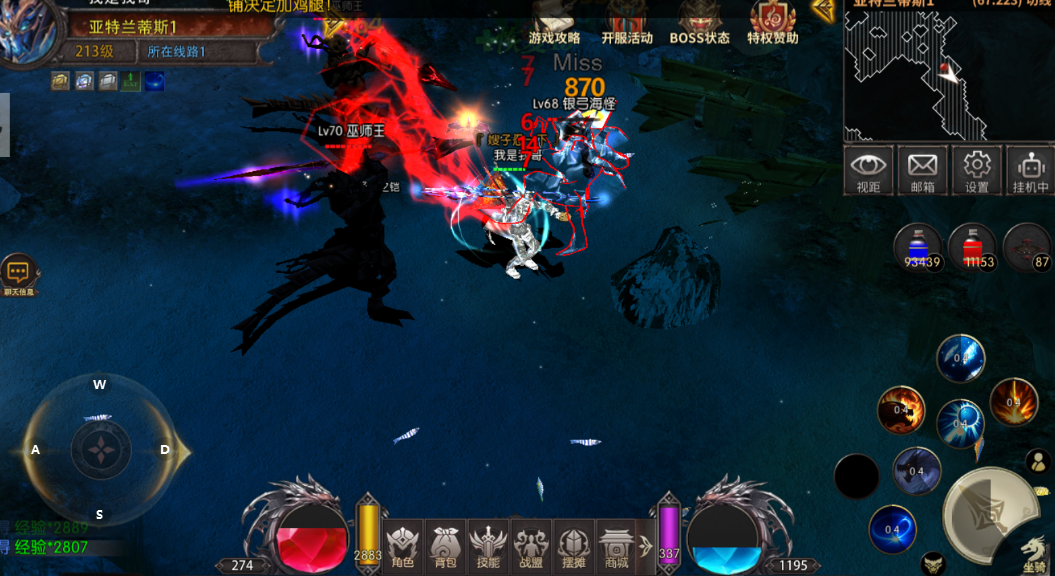Image resolution: width=1055 pixels, height=576 pixels.
Task: Open the 技能 skills menu
Action: [488, 547]
